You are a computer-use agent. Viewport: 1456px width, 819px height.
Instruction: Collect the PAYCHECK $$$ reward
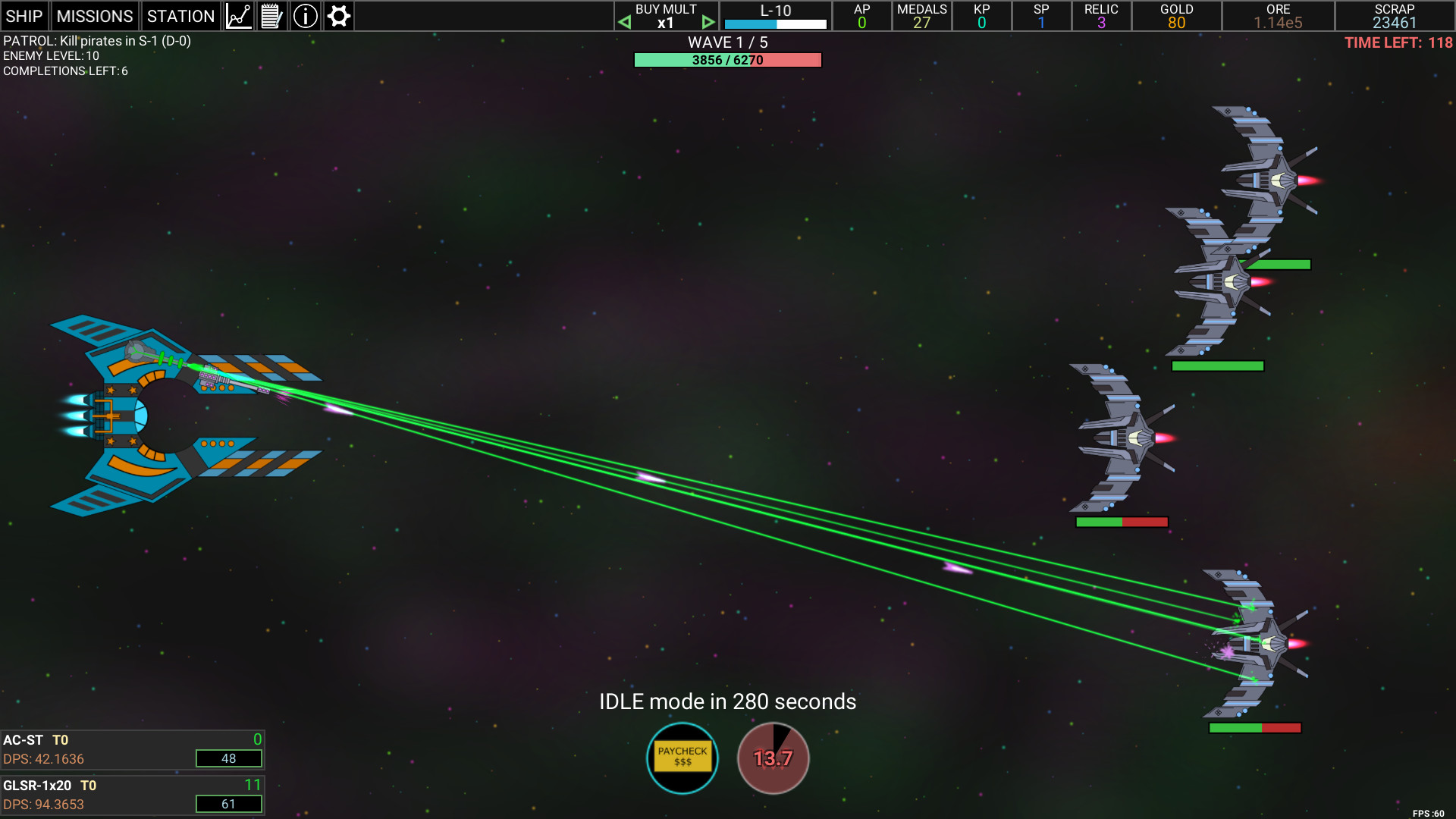click(681, 758)
